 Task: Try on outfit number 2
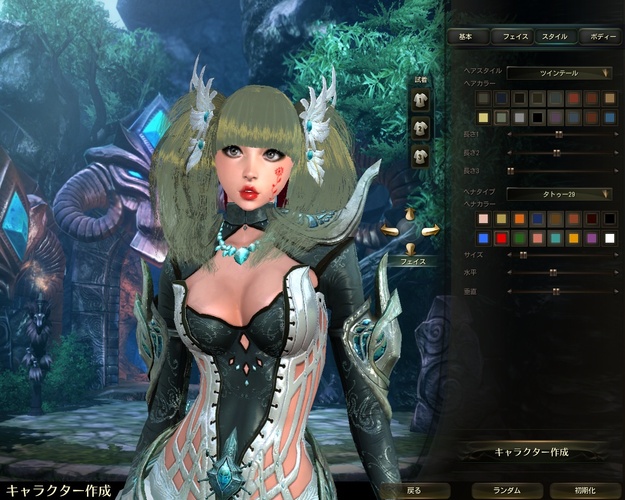coord(421,129)
